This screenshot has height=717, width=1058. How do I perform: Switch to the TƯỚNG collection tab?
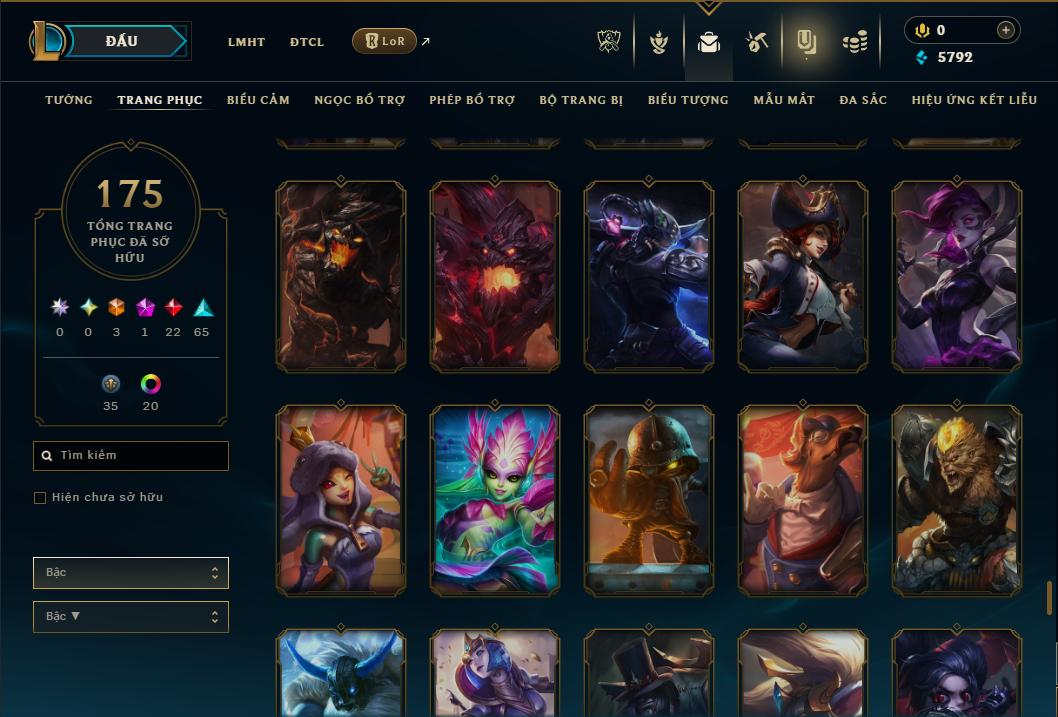(69, 100)
